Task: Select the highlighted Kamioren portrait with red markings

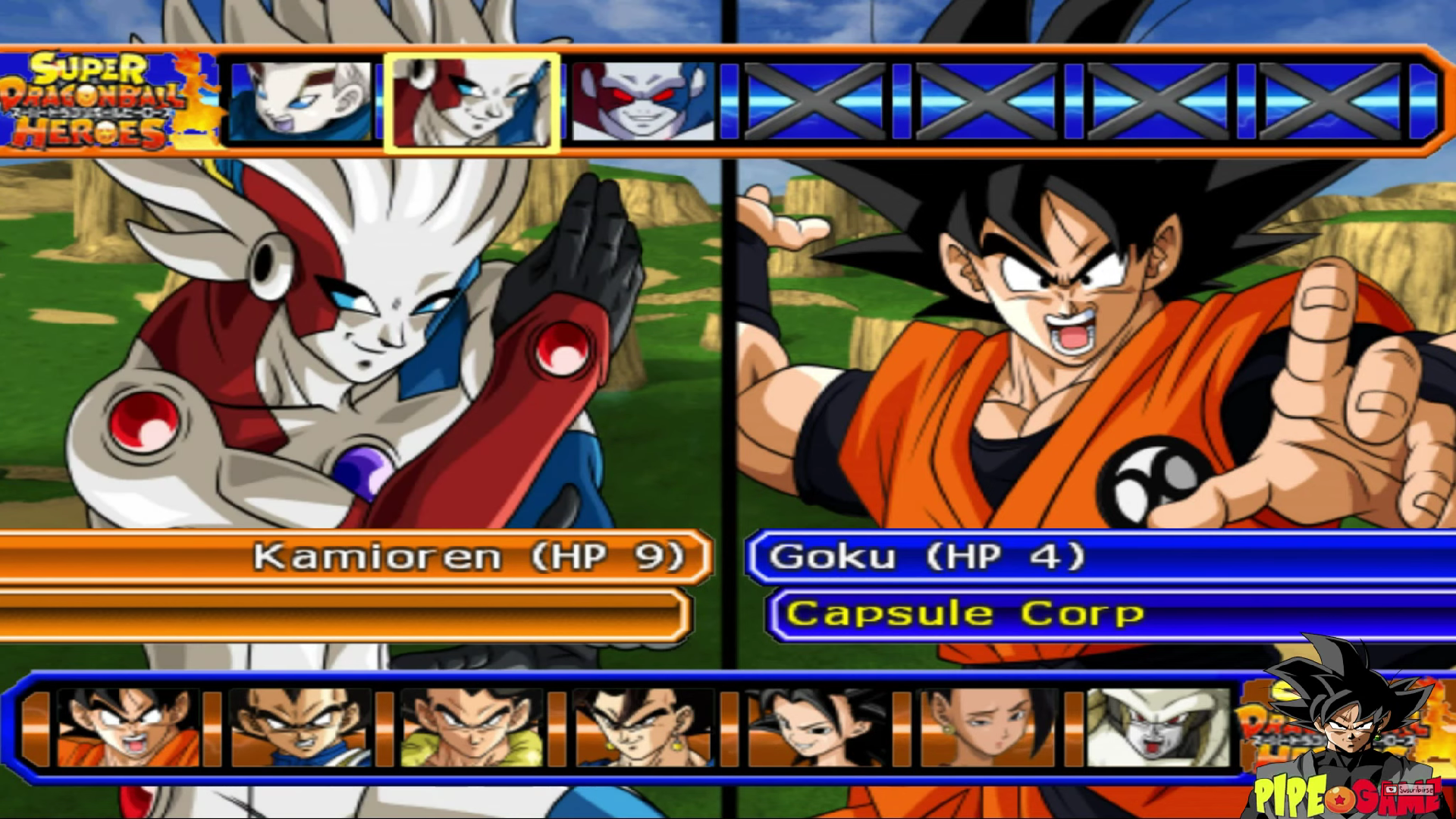Action: pos(472,102)
